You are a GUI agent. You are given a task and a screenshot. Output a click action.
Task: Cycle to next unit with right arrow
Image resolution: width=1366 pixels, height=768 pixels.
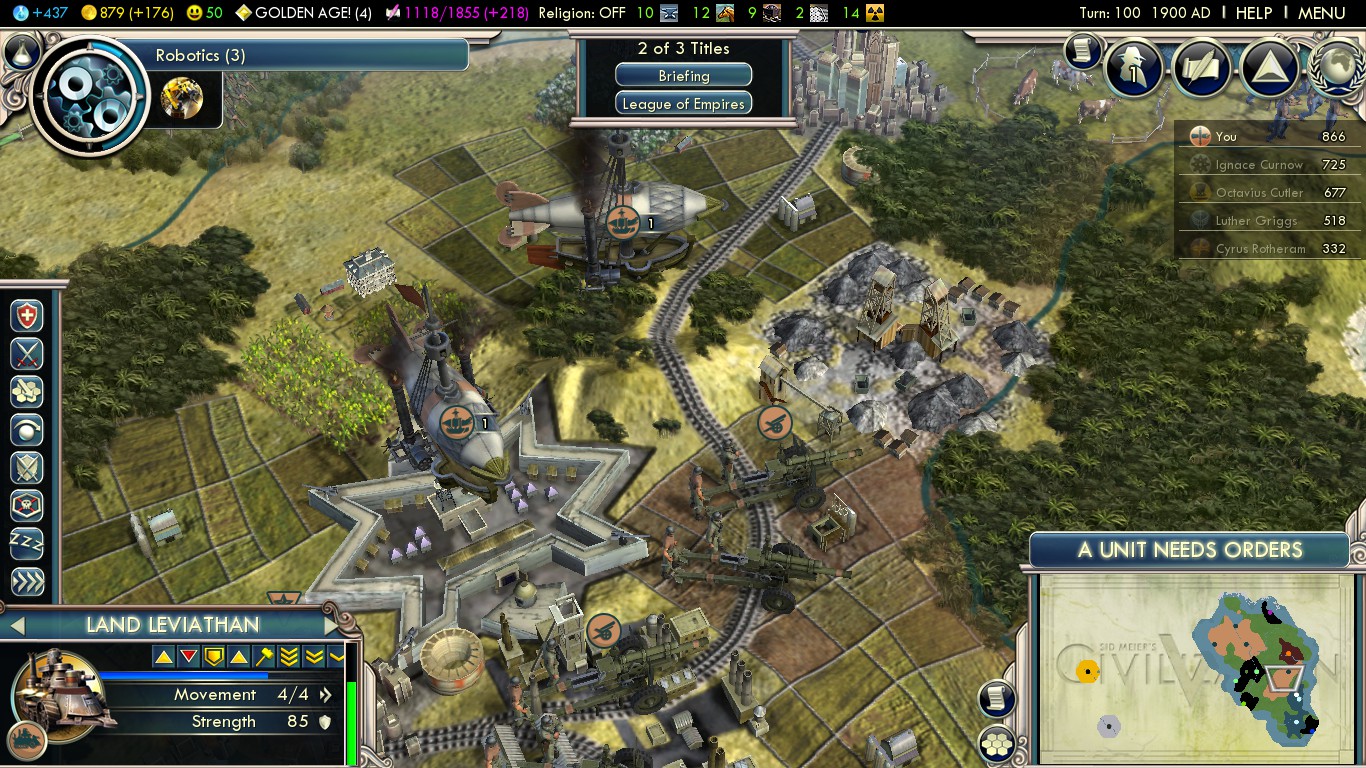331,626
